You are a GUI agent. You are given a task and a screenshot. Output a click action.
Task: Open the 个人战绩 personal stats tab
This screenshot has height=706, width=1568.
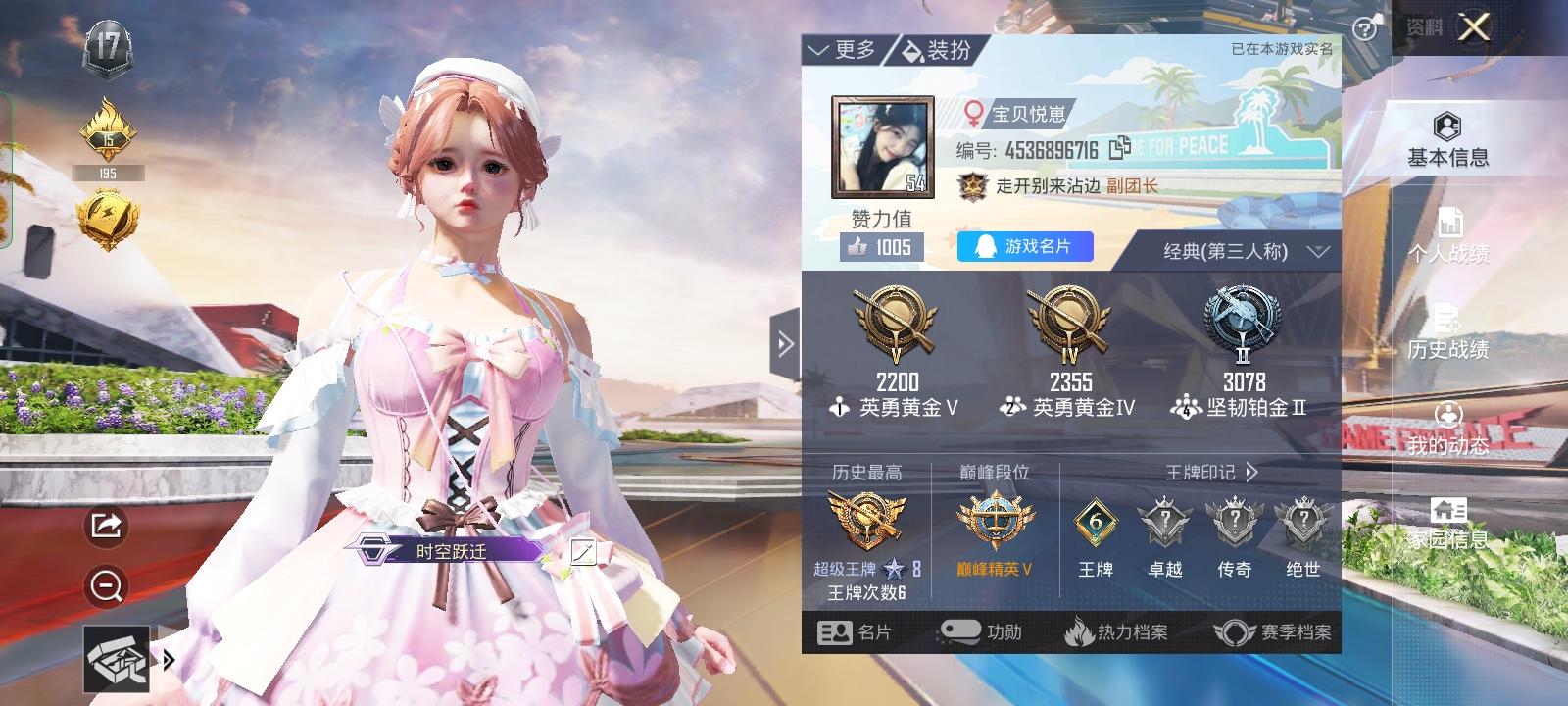(1448, 238)
